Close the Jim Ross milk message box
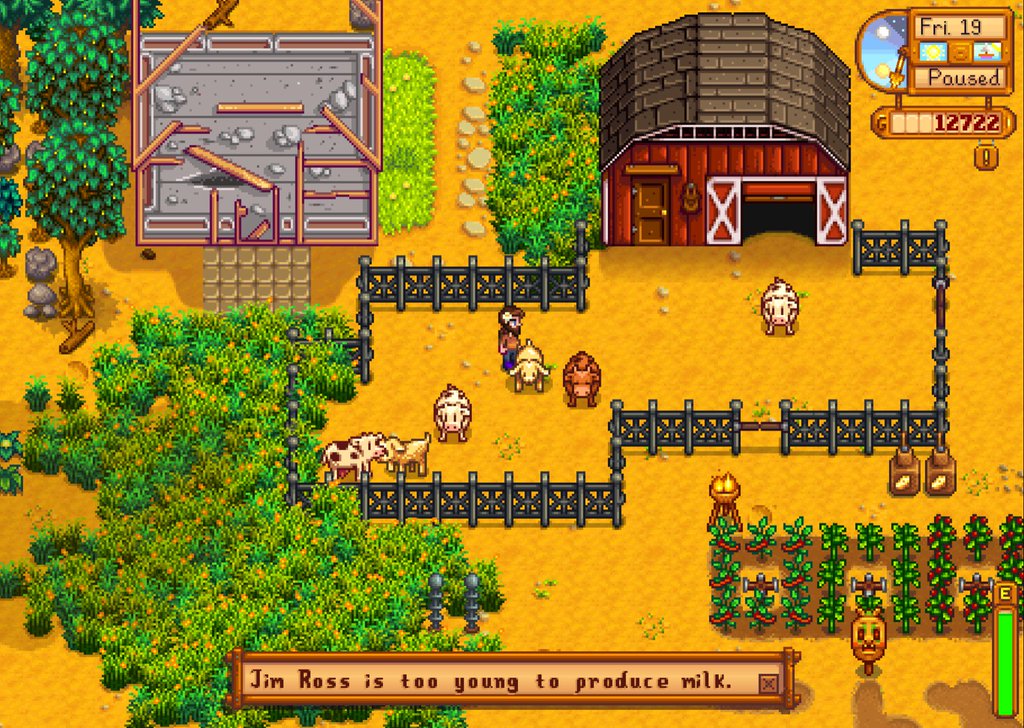This screenshot has height=728, width=1024. pyautogui.click(x=767, y=683)
